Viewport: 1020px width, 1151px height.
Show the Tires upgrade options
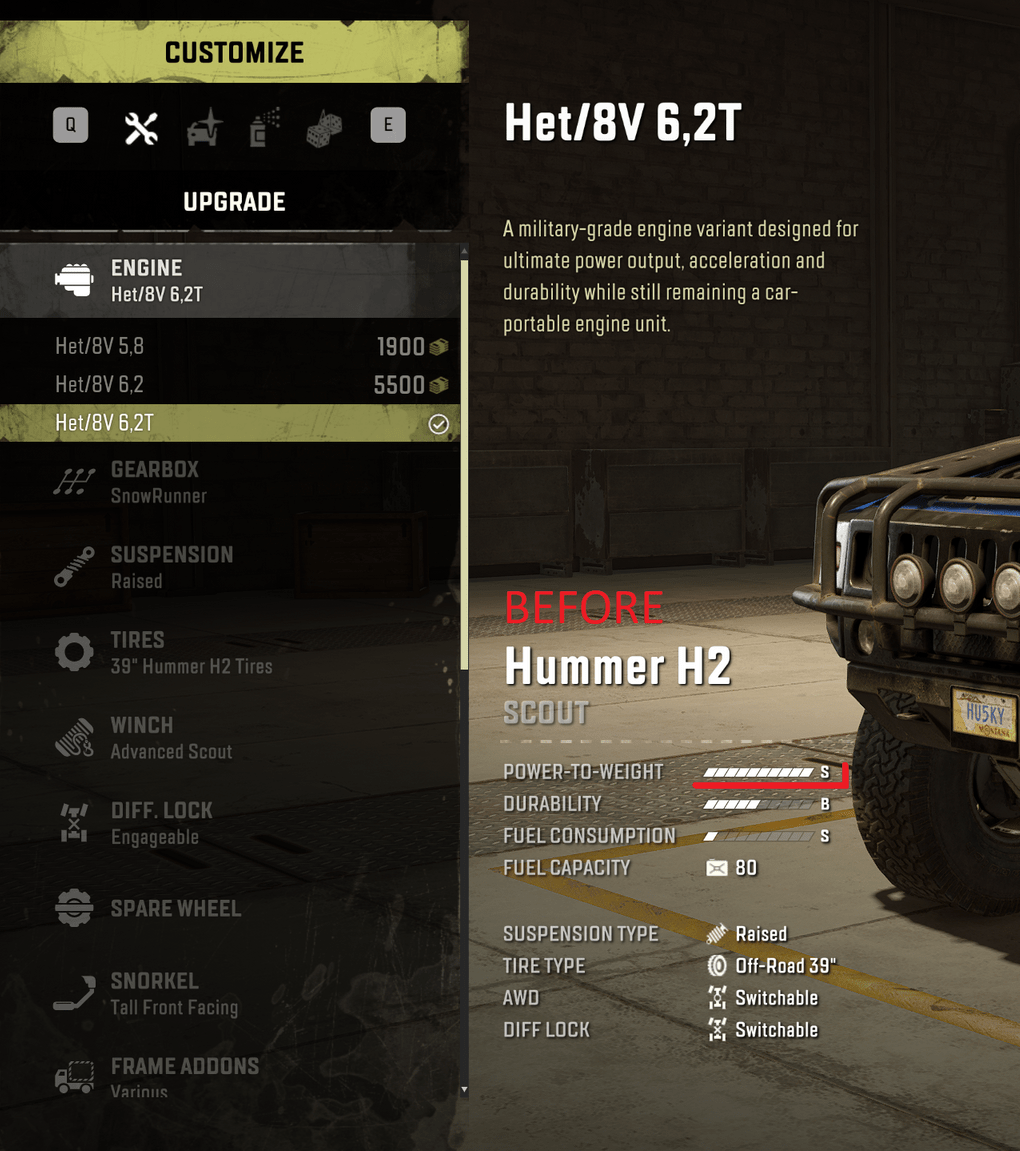[x=230, y=652]
